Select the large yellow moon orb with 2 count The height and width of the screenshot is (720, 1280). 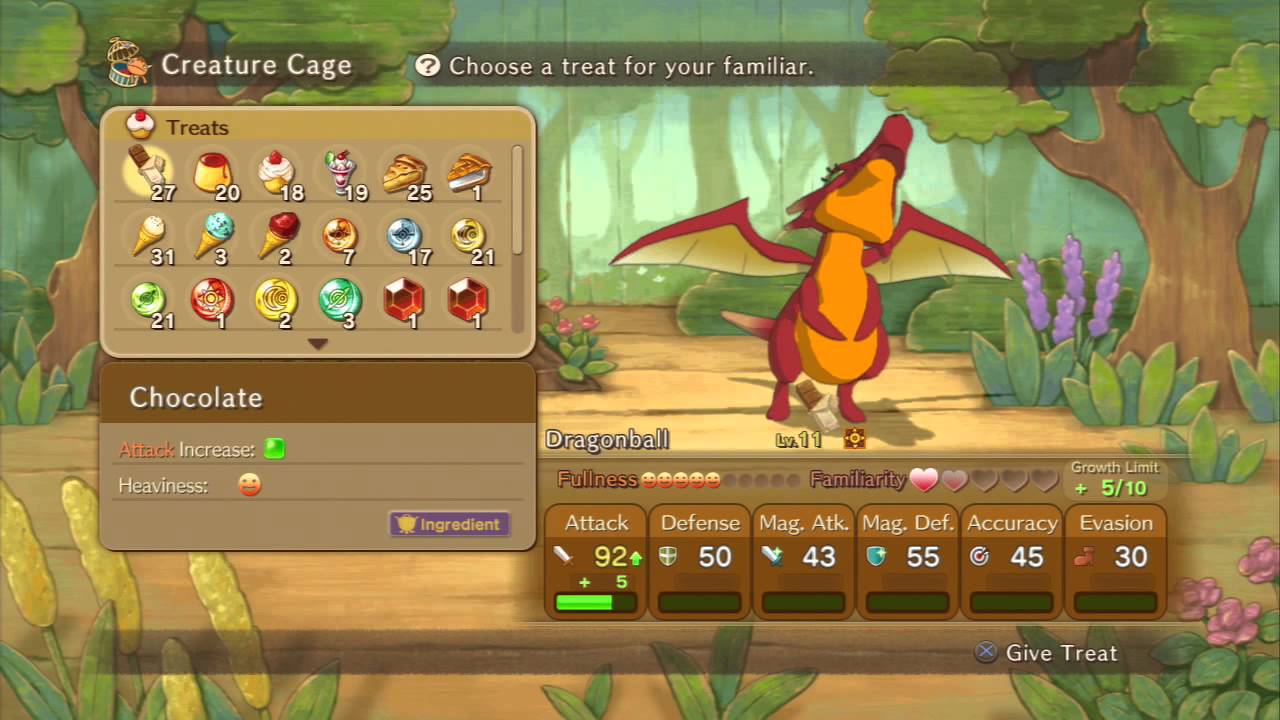[x=276, y=299]
